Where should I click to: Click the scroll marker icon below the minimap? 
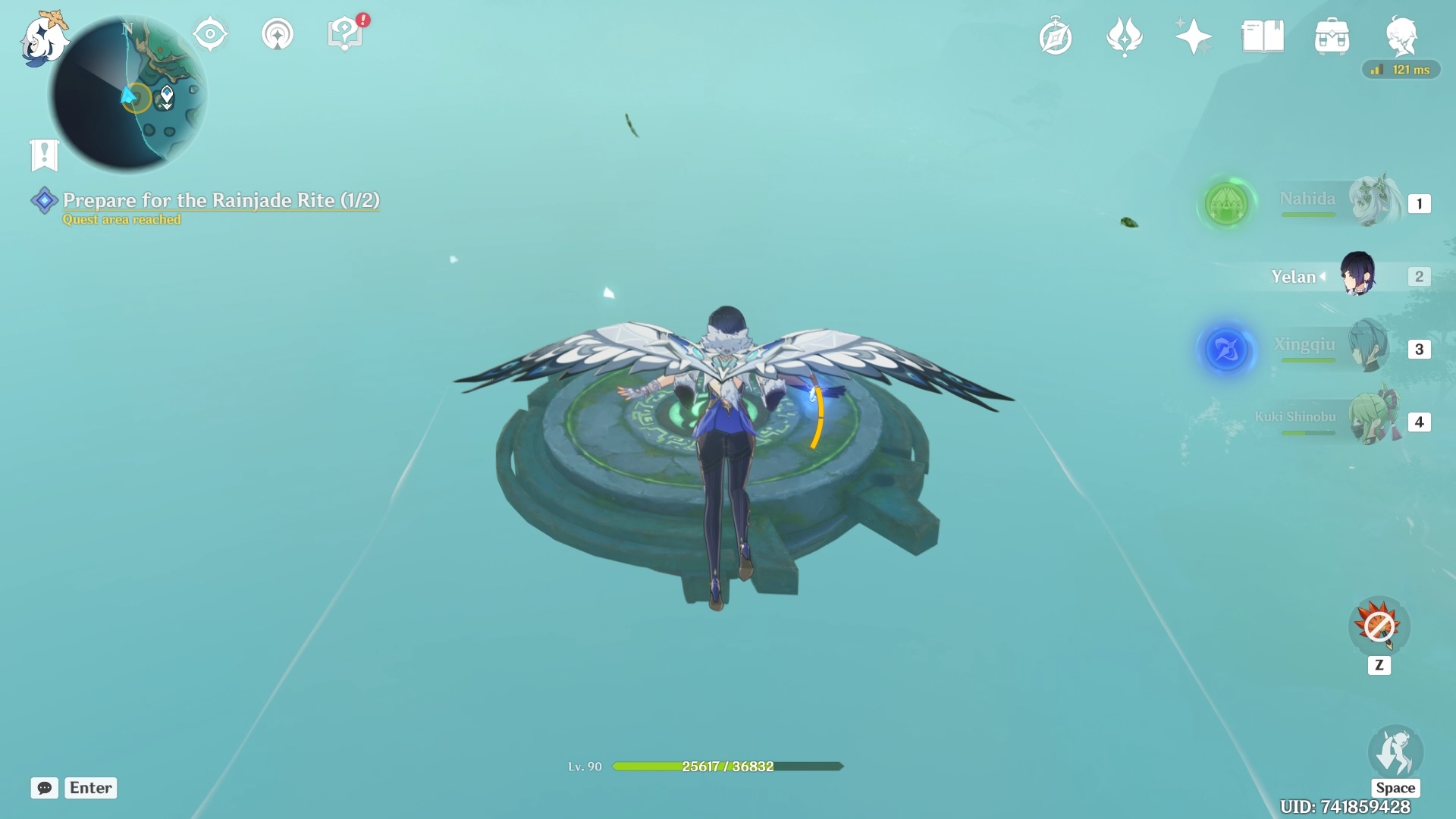click(45, 155)
